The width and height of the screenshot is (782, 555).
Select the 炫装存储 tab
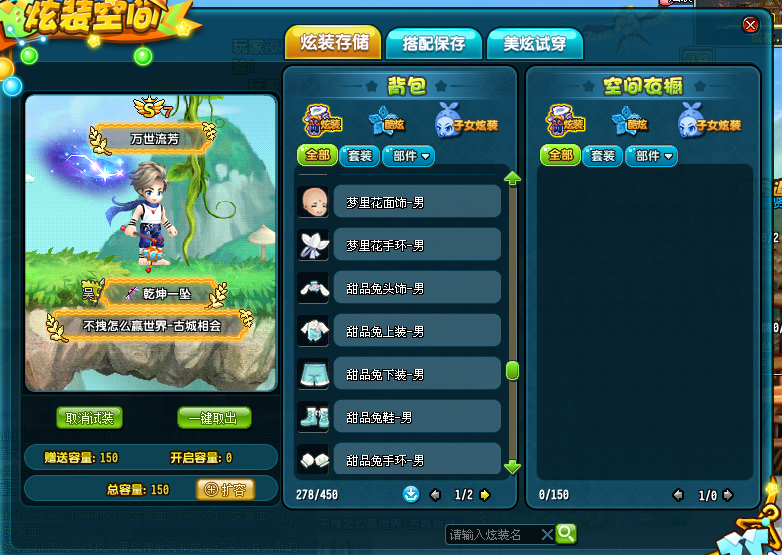point(333,43)
